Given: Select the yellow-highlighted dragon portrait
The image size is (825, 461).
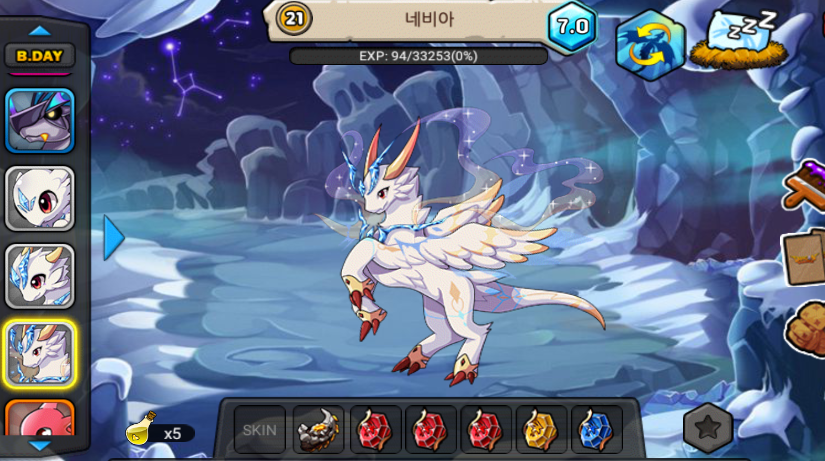Looking at the screenshot, I should pos(40,354).
